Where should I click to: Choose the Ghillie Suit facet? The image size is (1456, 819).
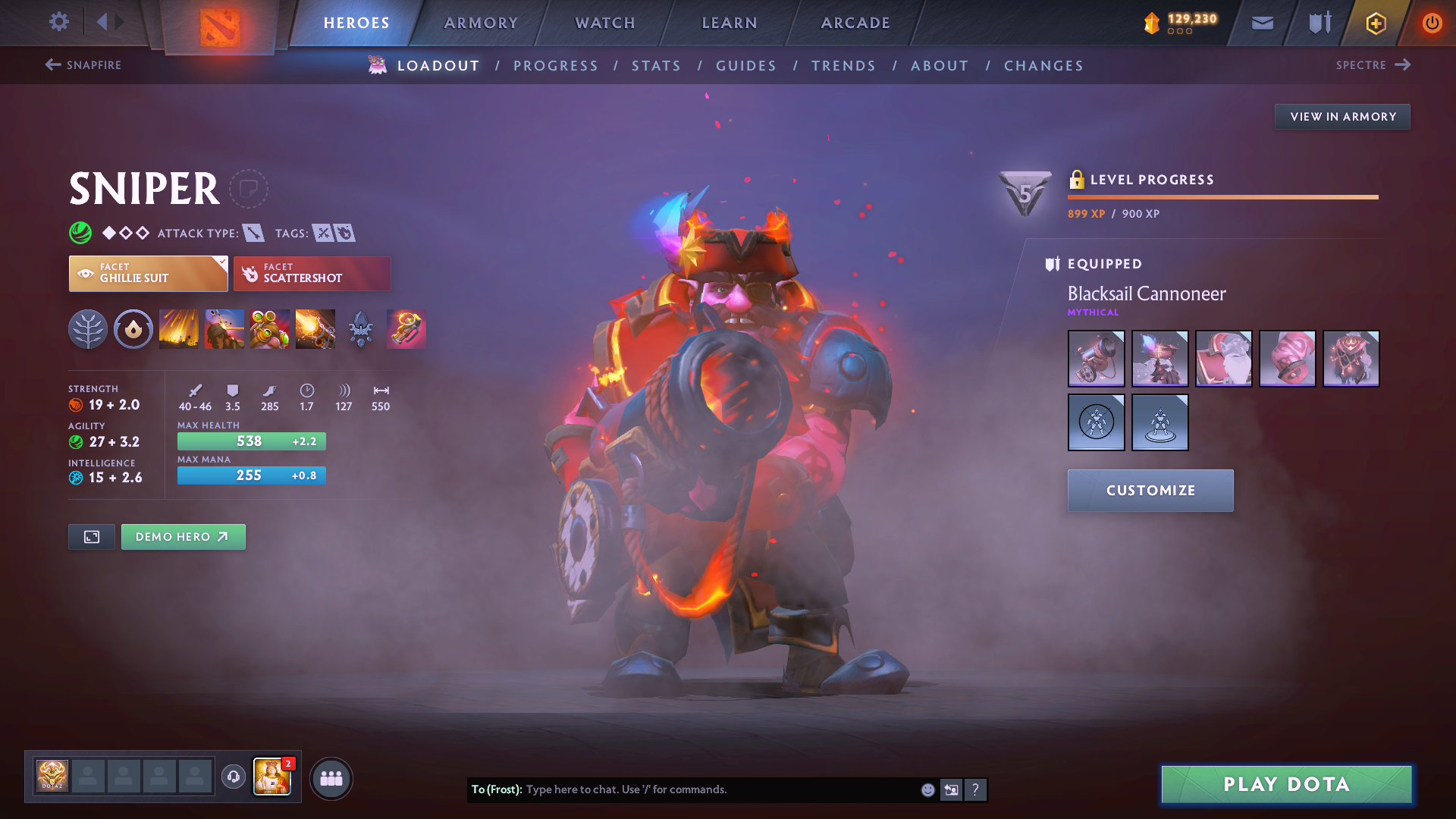148,274
